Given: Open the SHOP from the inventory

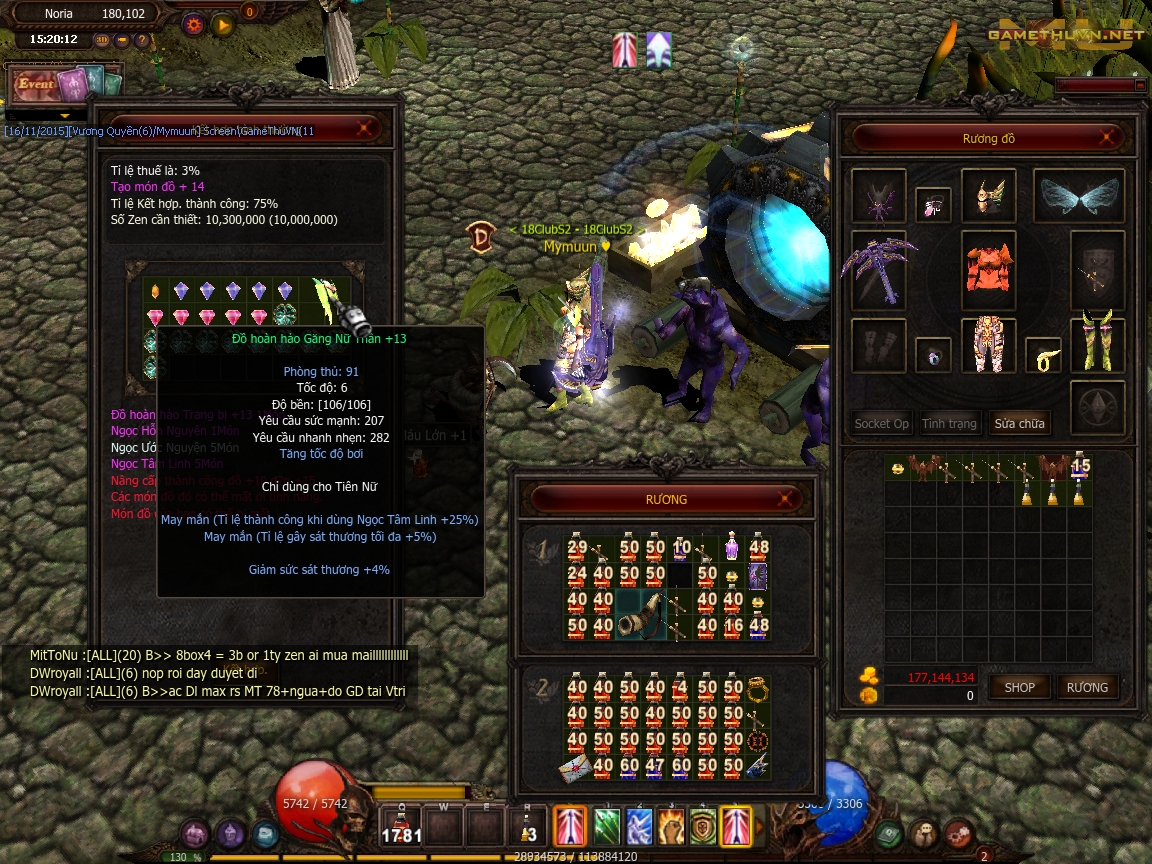Looking at the screenshot, I should click(x=1019, y=687).
